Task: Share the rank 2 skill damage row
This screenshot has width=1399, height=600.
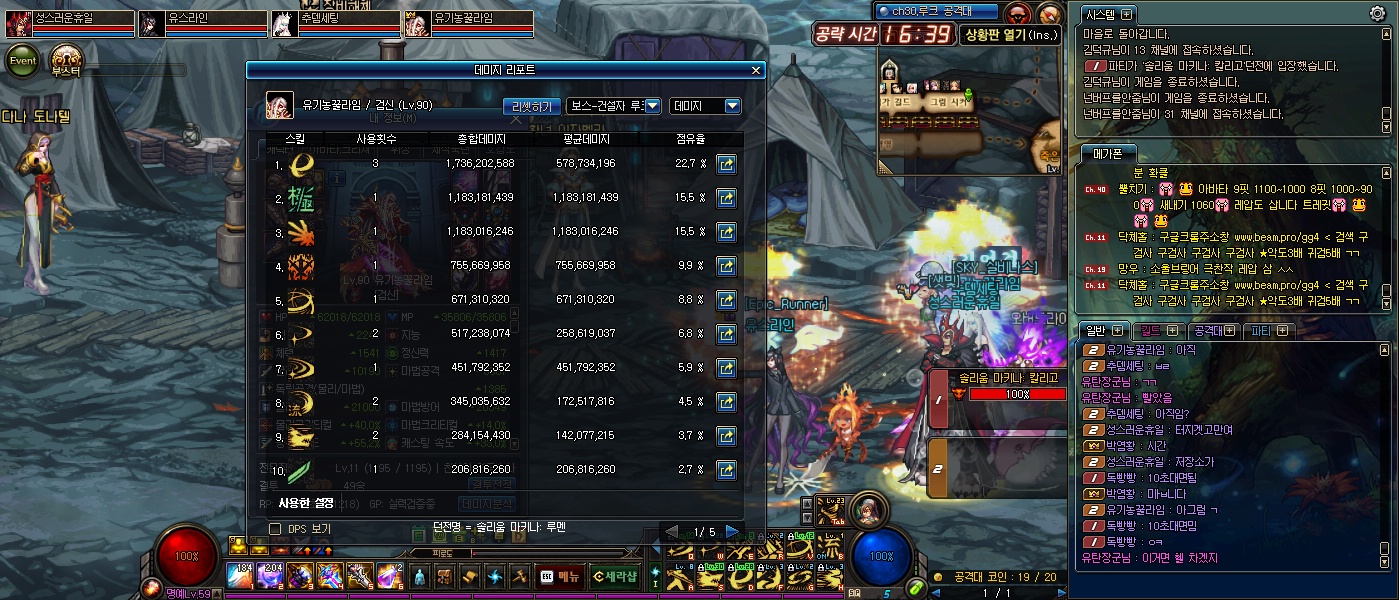Action: (x=727, y=198)
